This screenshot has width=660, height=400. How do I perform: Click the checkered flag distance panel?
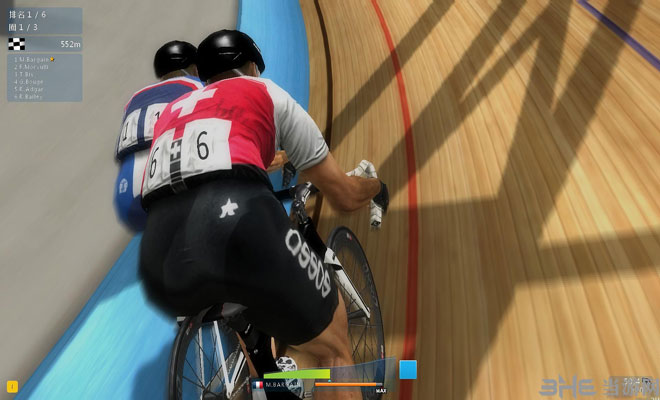[44, 44]
